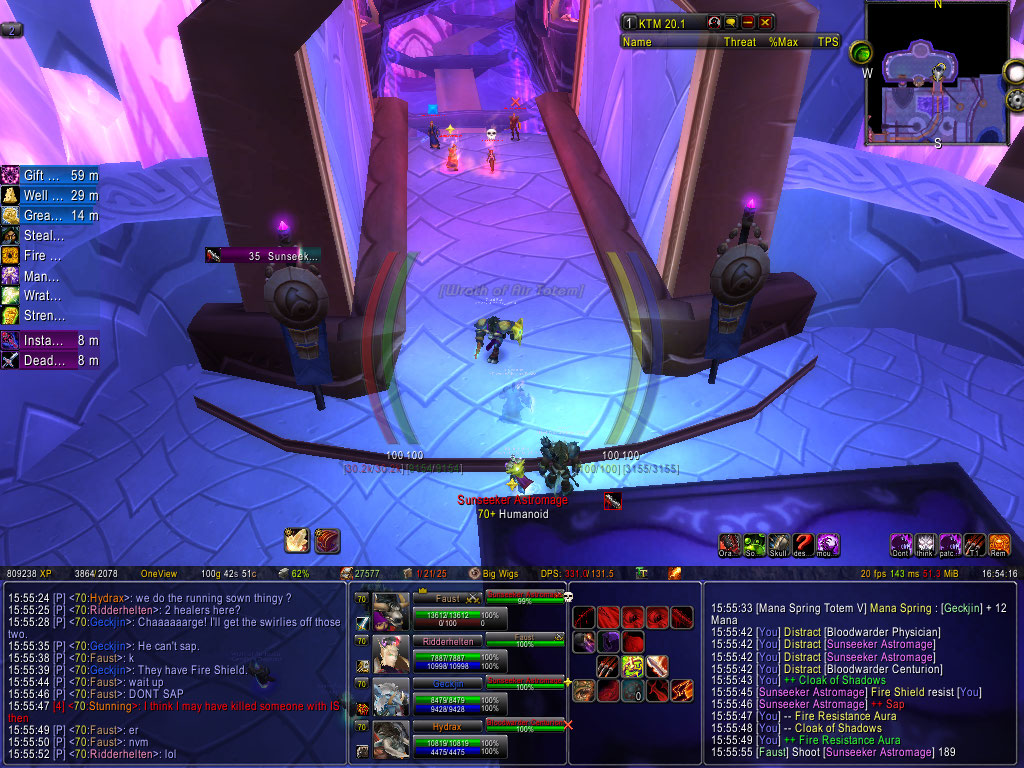The width and height of the screenshot is (1024, 768).
Task: Select the Dead... weapon poison buff bar
Action: 50,361
